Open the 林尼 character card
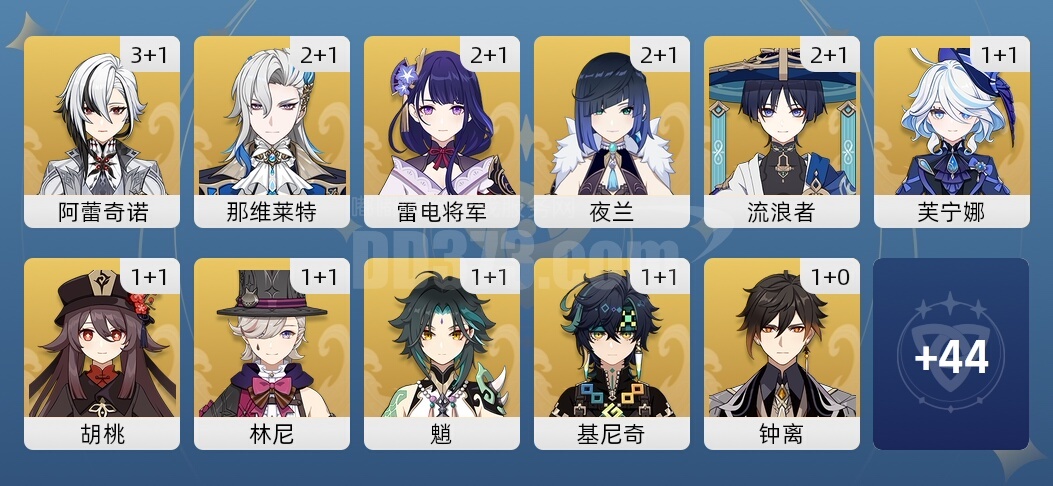This screenshot has width=1053, height=486. (272, 354)
